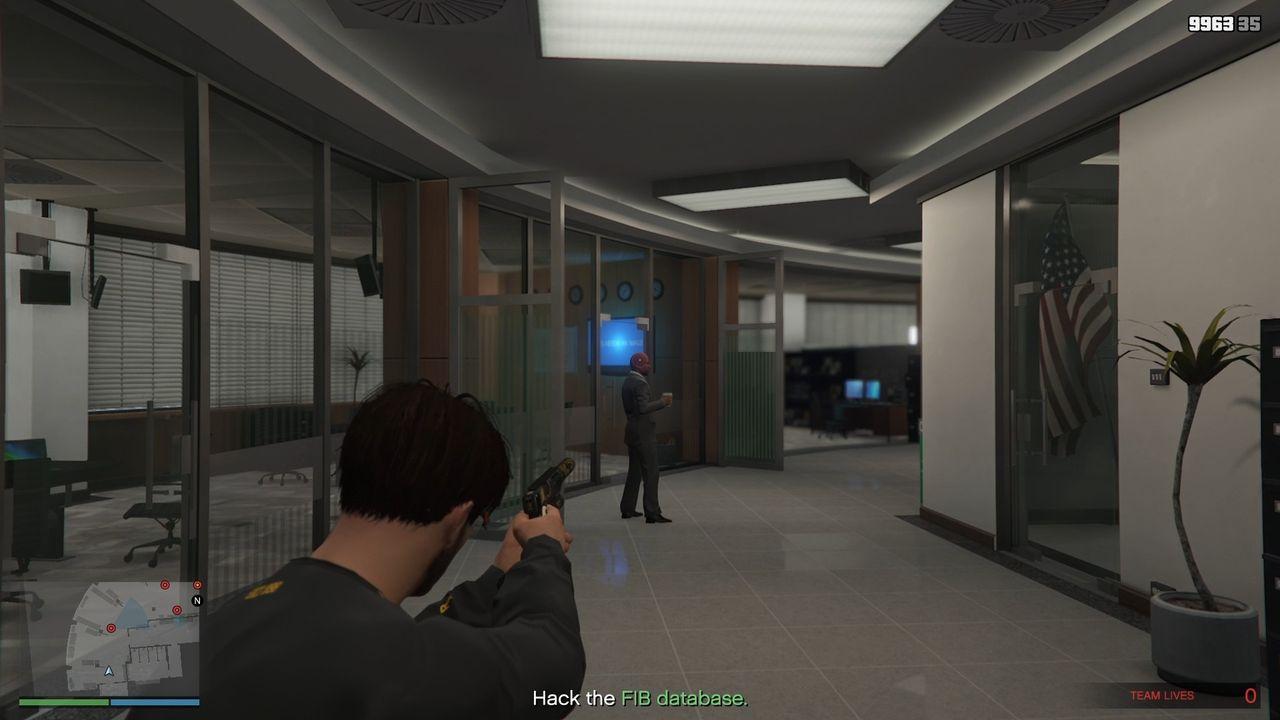
Task: Click the topmost red enemy blip on the minimap
Action: click(x=164, y=584)
